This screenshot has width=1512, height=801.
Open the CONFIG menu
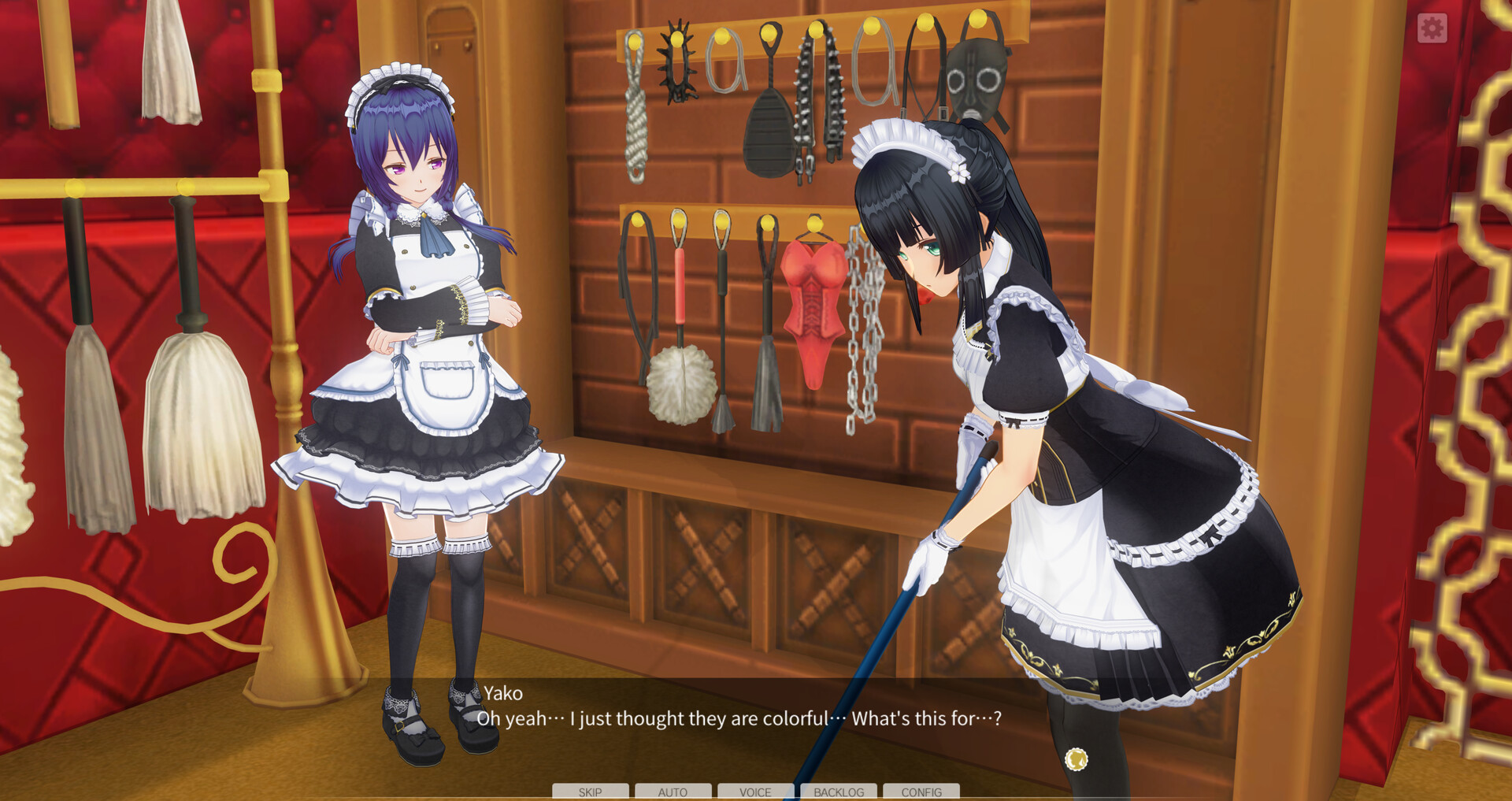921,792
